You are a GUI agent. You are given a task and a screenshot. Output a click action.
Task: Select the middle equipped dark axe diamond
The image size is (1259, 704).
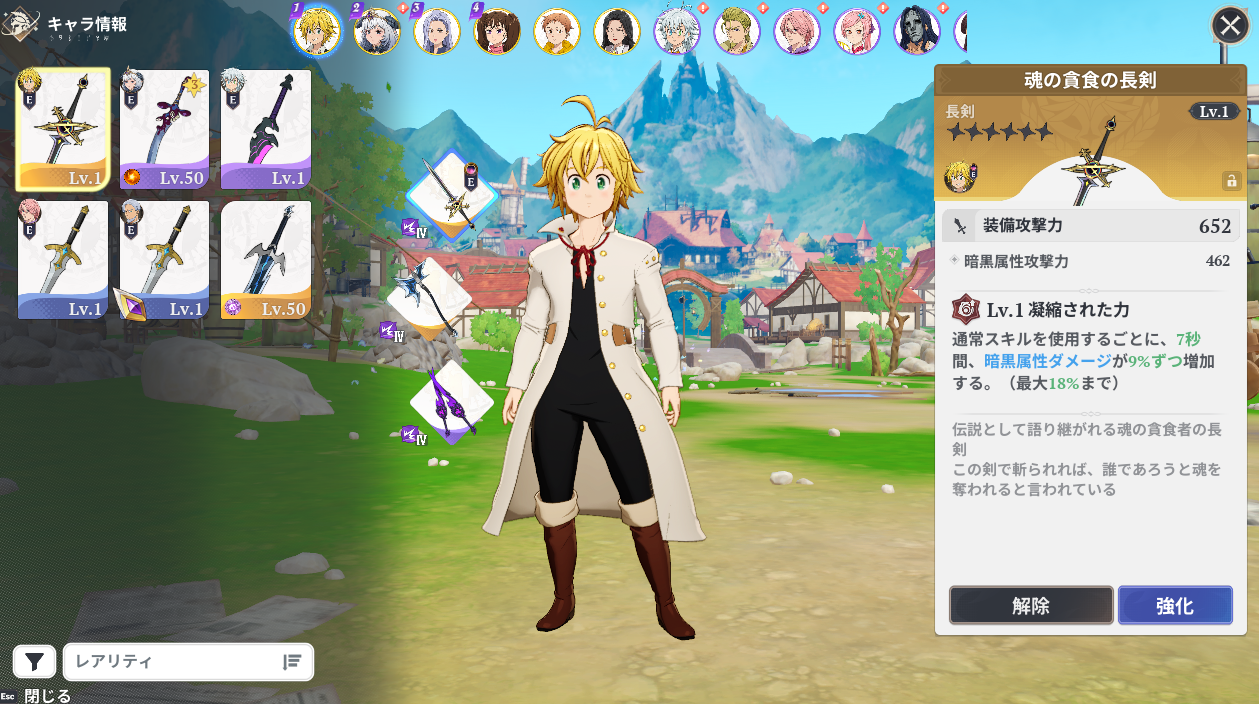pos(430,297)
